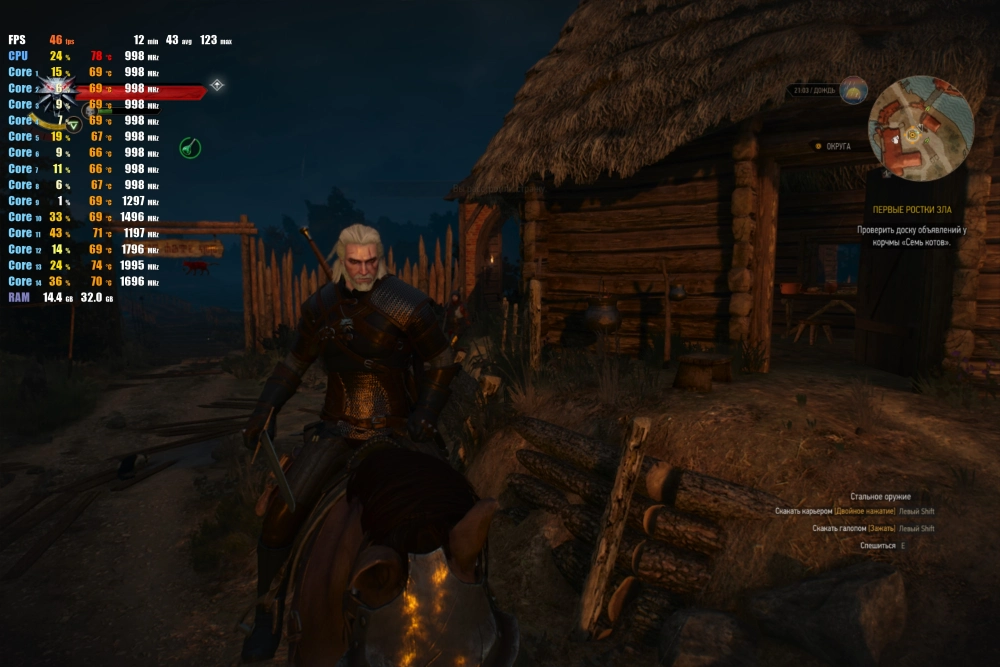Viewport: 1000px width, 667px height.
Task: Select the «Округа» area label
Action: (838, 146)
